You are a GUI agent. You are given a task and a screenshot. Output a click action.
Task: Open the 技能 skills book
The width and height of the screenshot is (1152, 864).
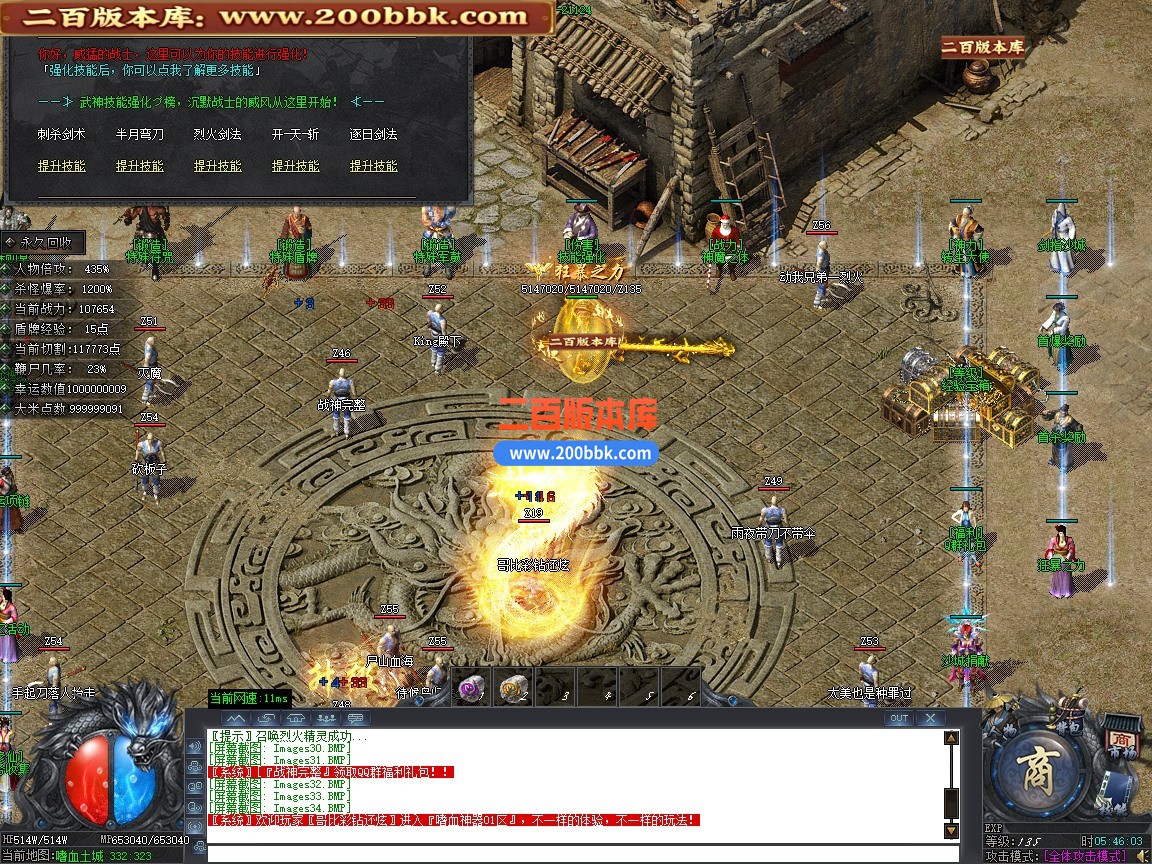point(1113,800)
